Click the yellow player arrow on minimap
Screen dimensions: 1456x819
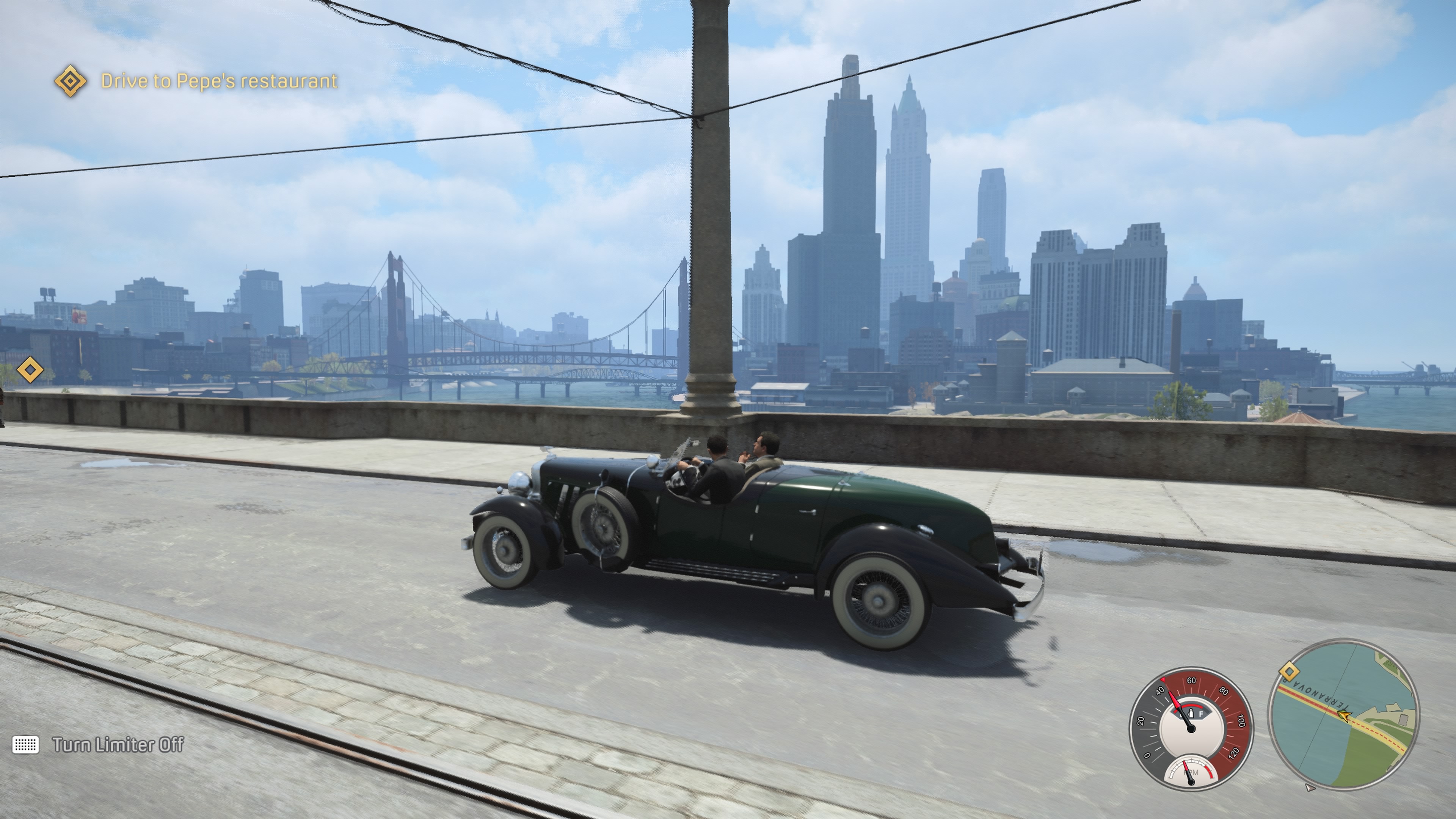pos(1345,717)
